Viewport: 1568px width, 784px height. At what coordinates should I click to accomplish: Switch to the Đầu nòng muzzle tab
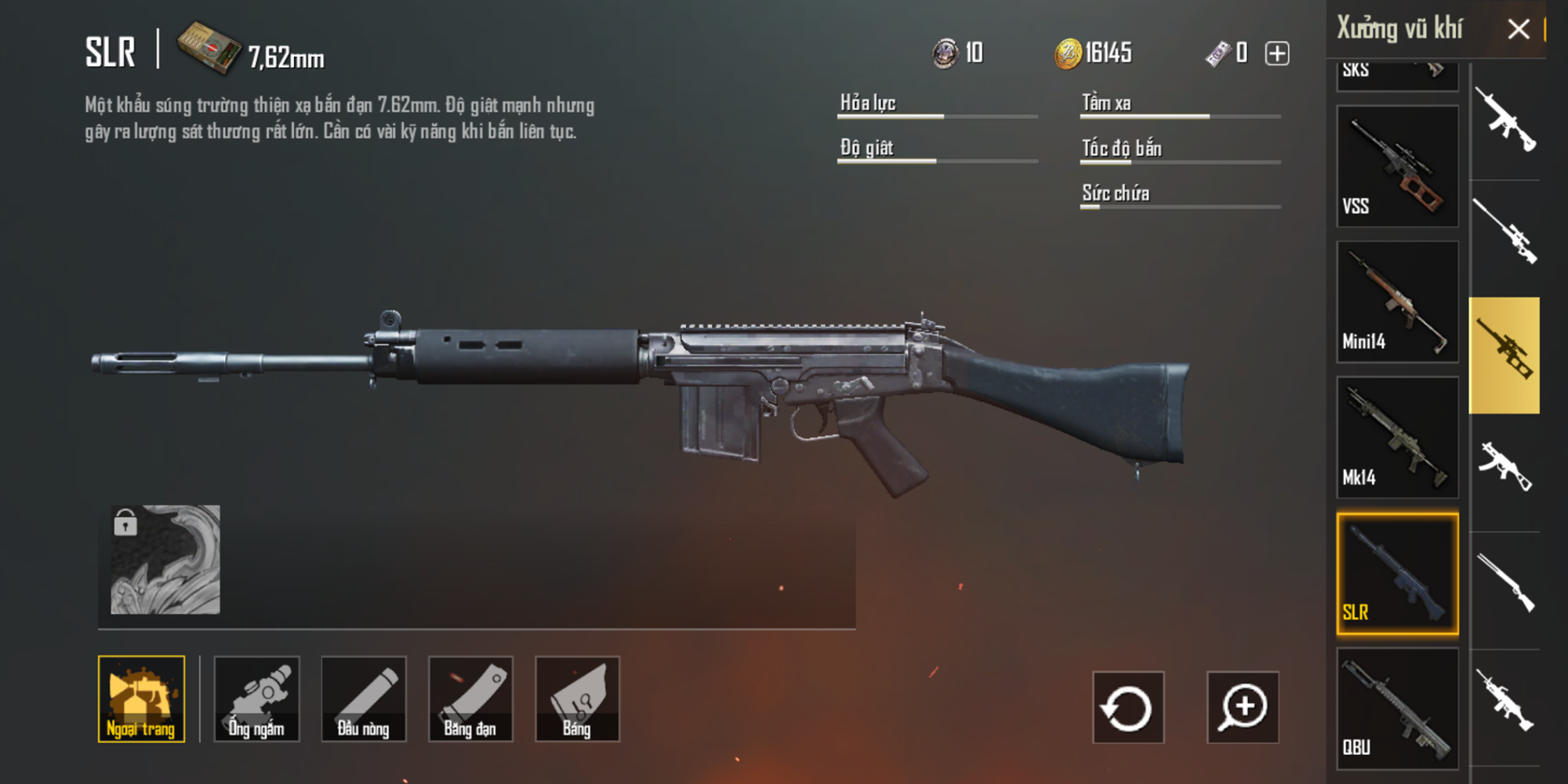[x=364, y=699]
